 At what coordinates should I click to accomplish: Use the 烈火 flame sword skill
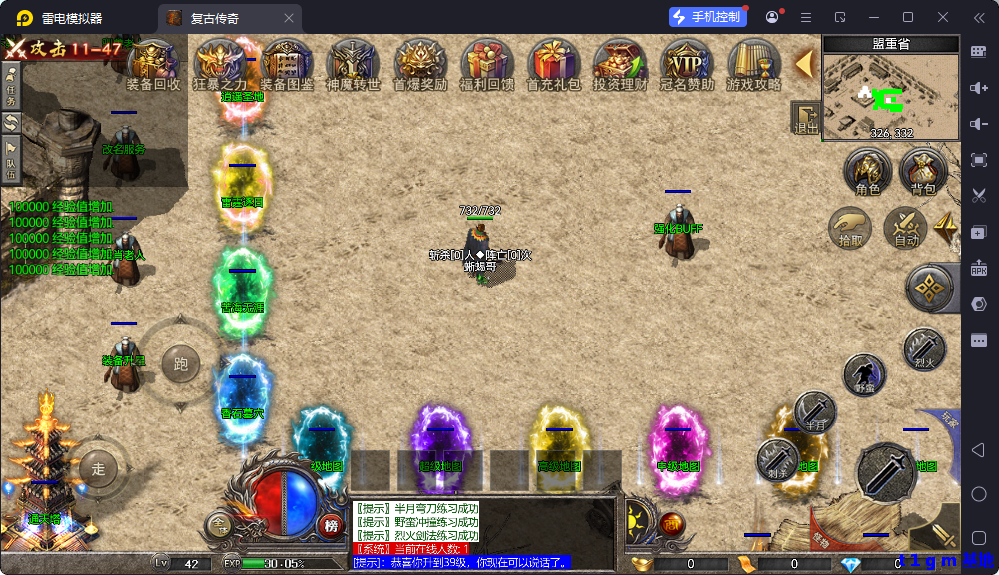923,349
